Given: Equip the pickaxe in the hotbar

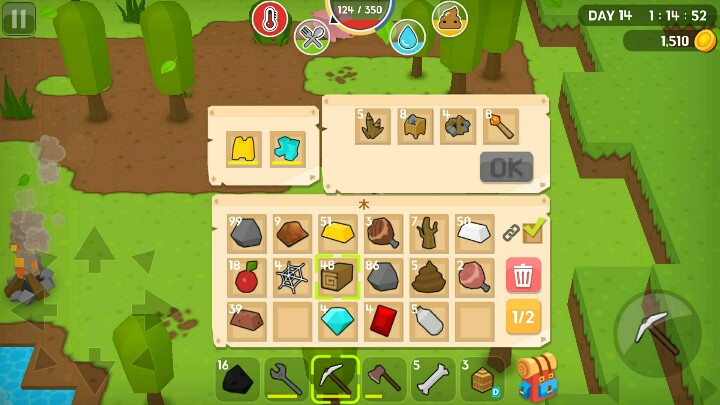Looking at the screenshot, I should click(x=335, y=379).
